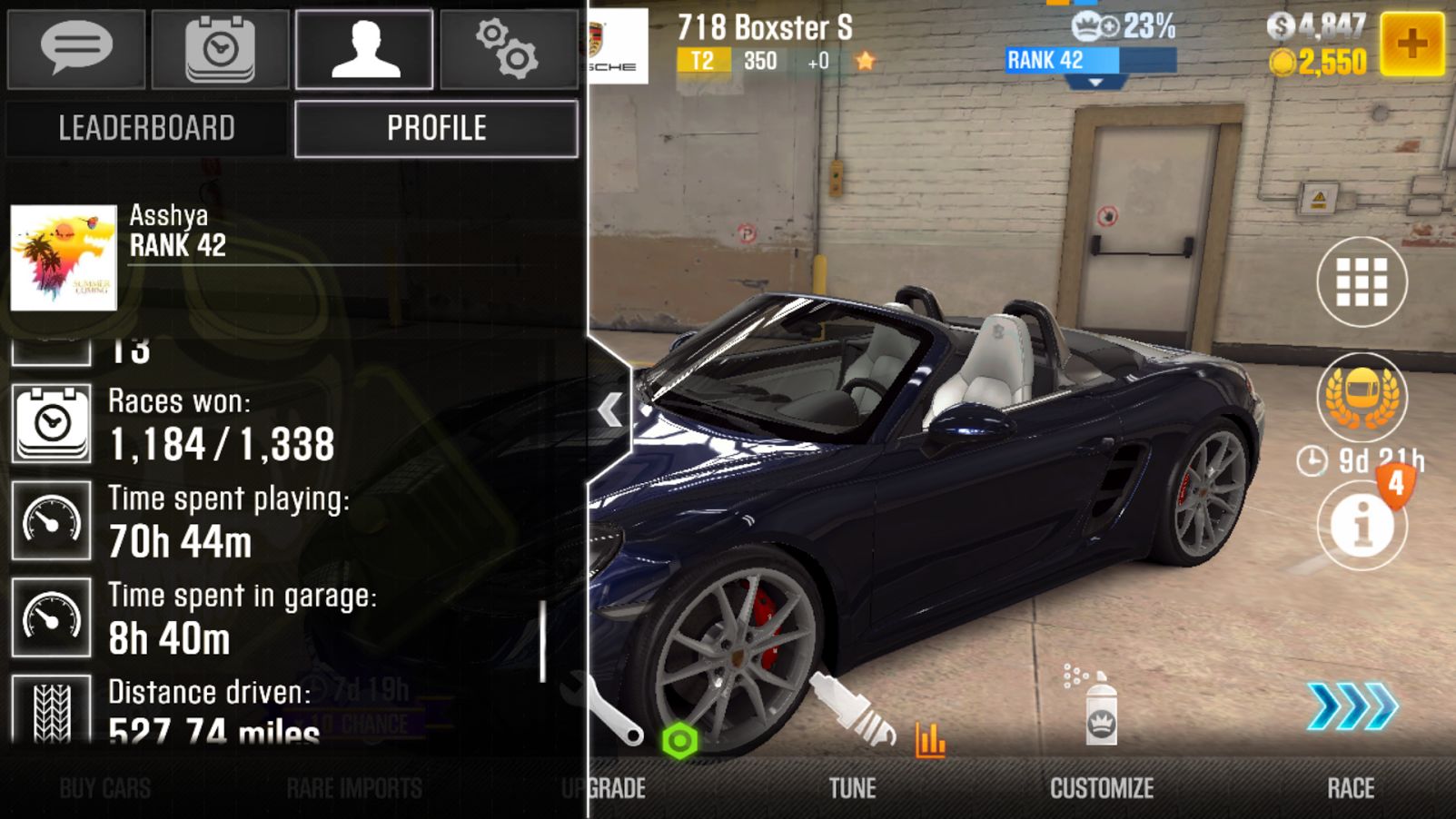Screen dimensions: 1456x819
Task: Open the grid garage menu button
Action: (x=1362, y=282)
